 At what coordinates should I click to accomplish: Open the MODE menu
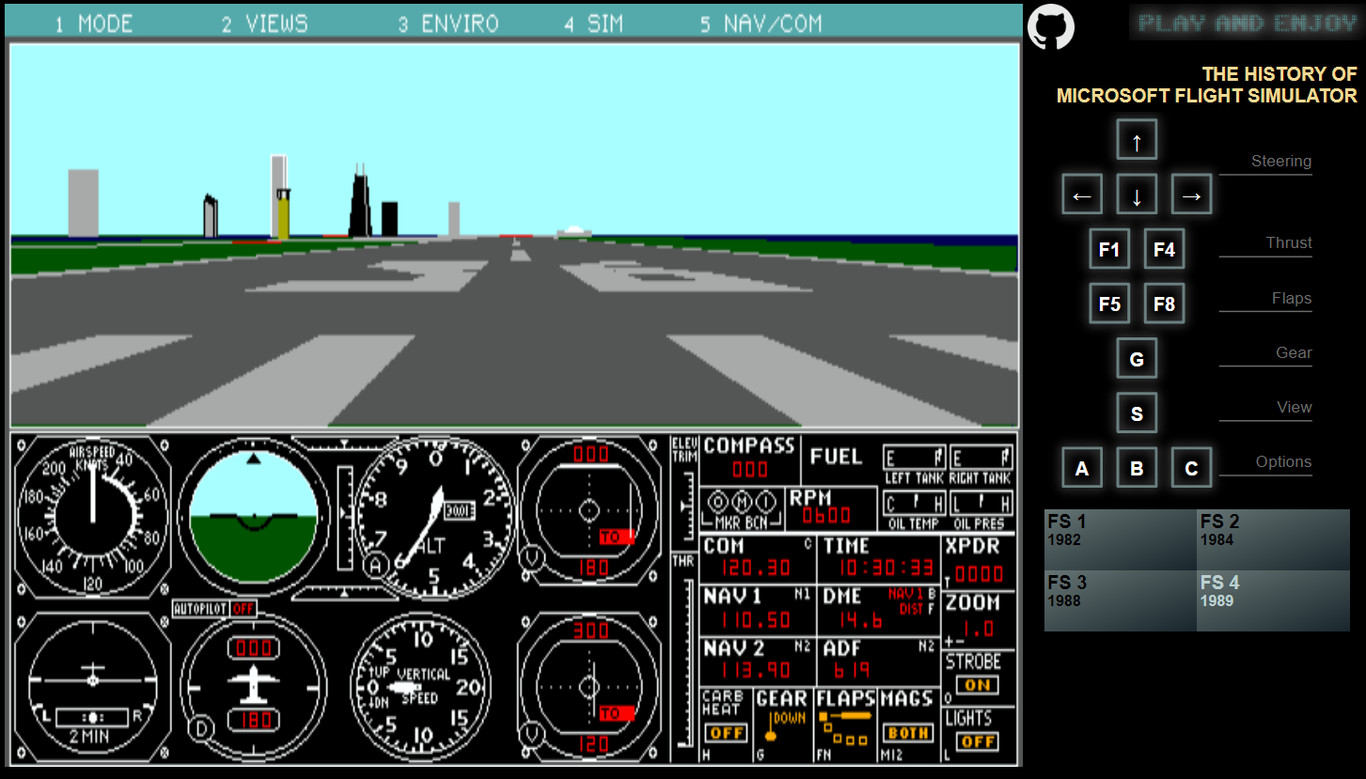94,24
